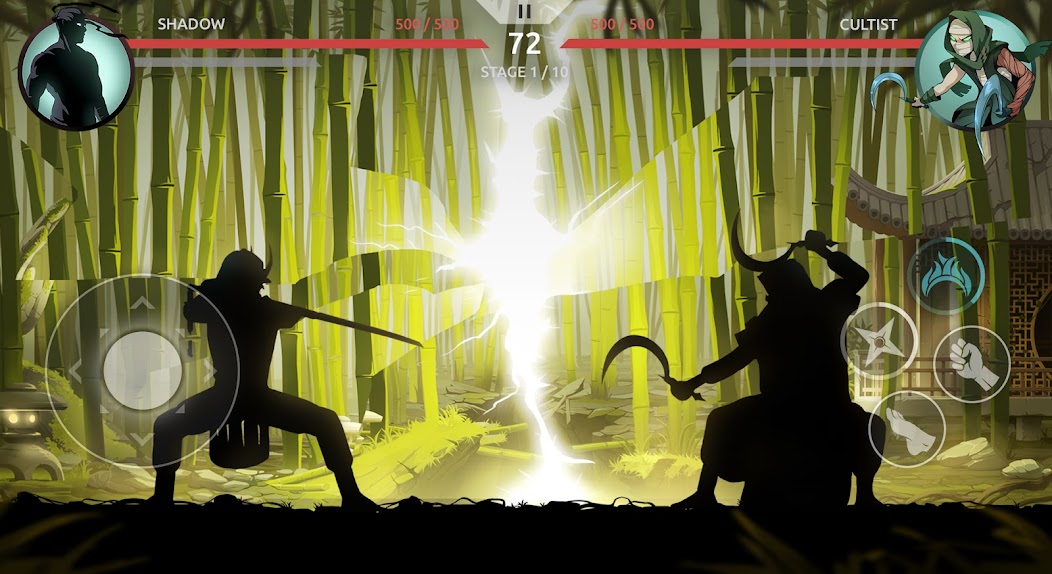The height and width of the screenshot is (574, 1052).
Task: Tap the kick attack button
Action: 907,428
